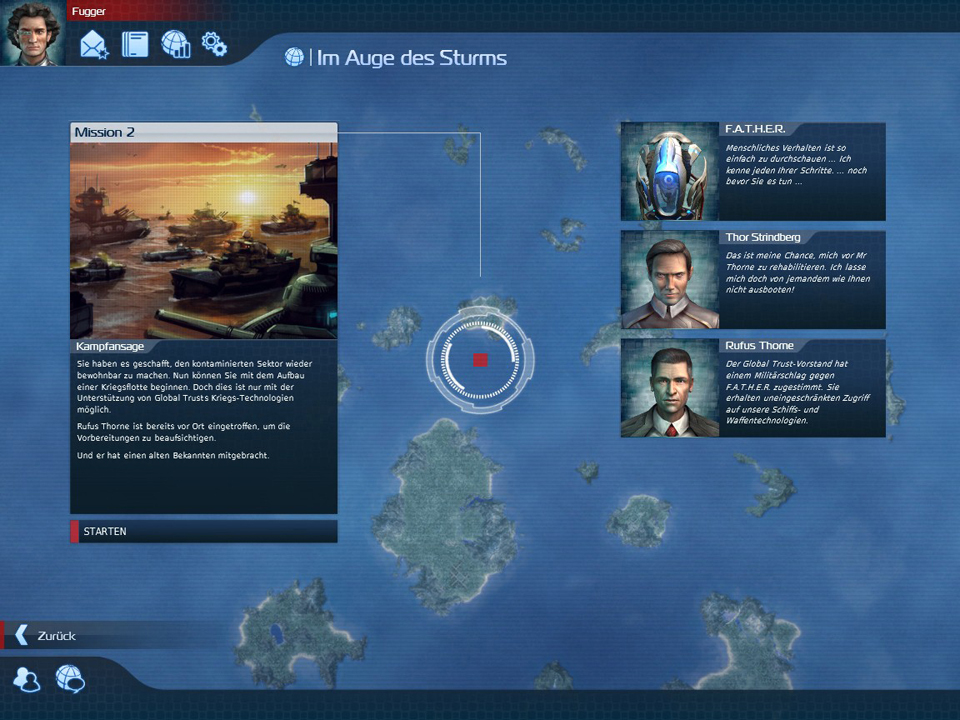The width and height of the screenshot is (960, 720).
Task: Open the globe chat icon
Action: pos(70,680)
